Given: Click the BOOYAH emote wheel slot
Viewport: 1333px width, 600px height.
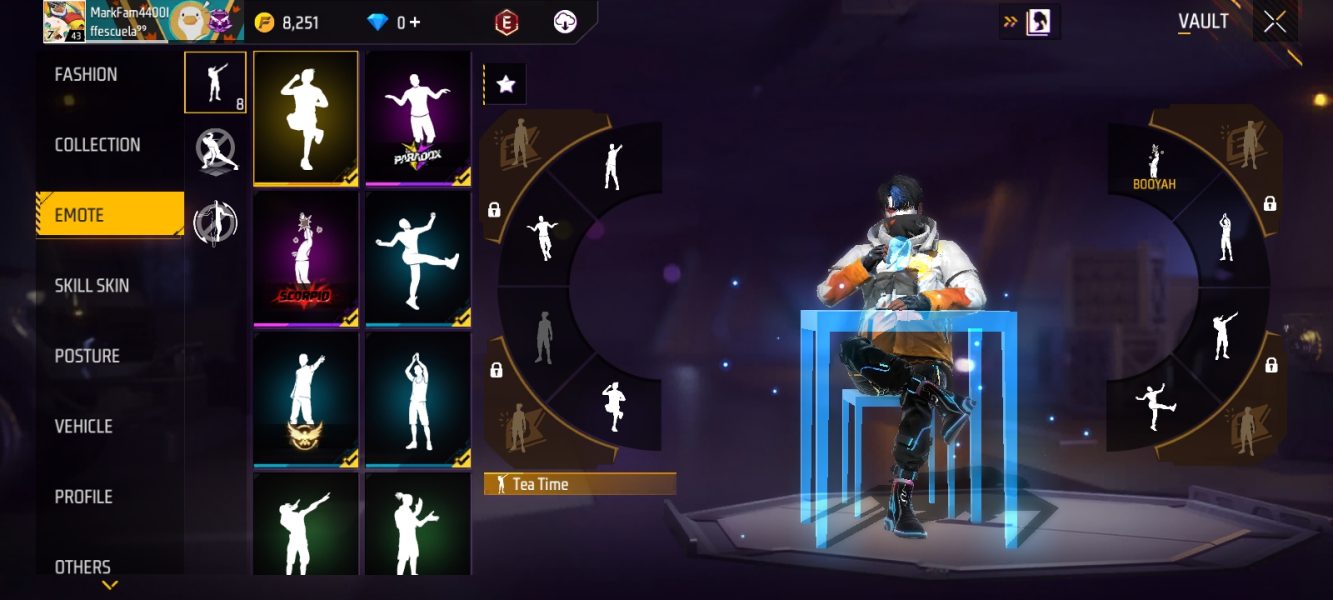Looking at the screenshot, I should [x=1153, y=164].
